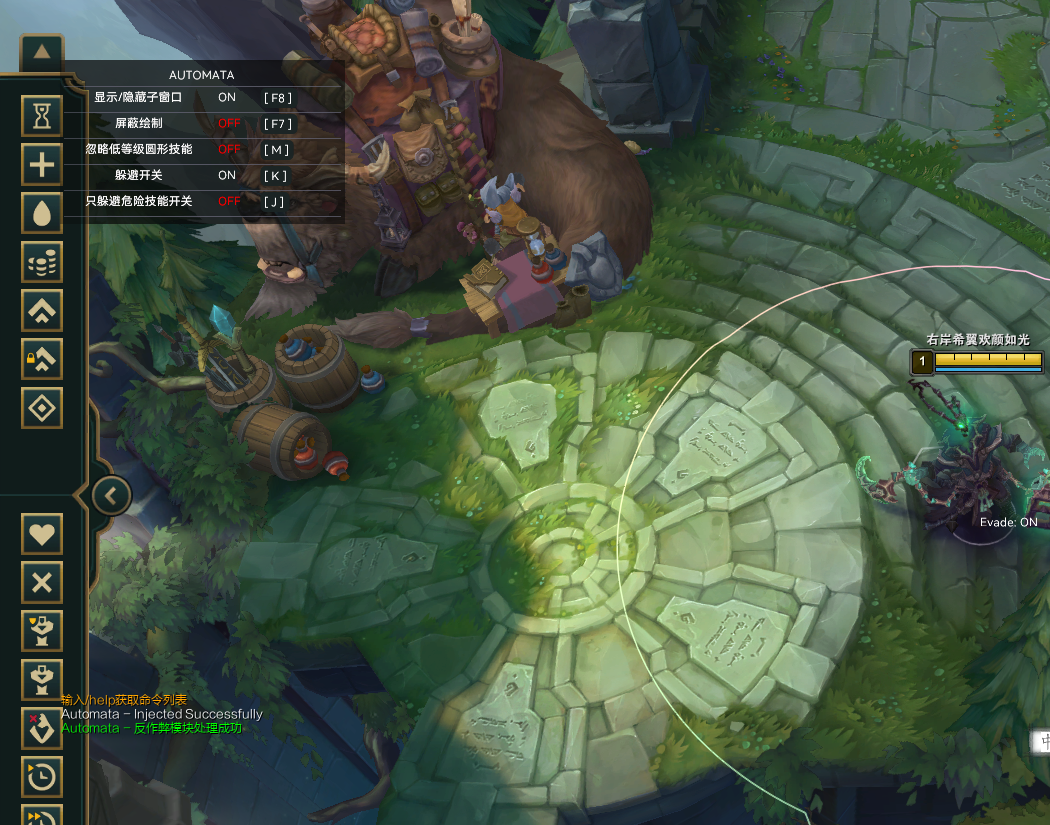The width and height of the screenshot is (1050, 825).
Task: Click the water droplet mana button
Action: tap(42, 214)
